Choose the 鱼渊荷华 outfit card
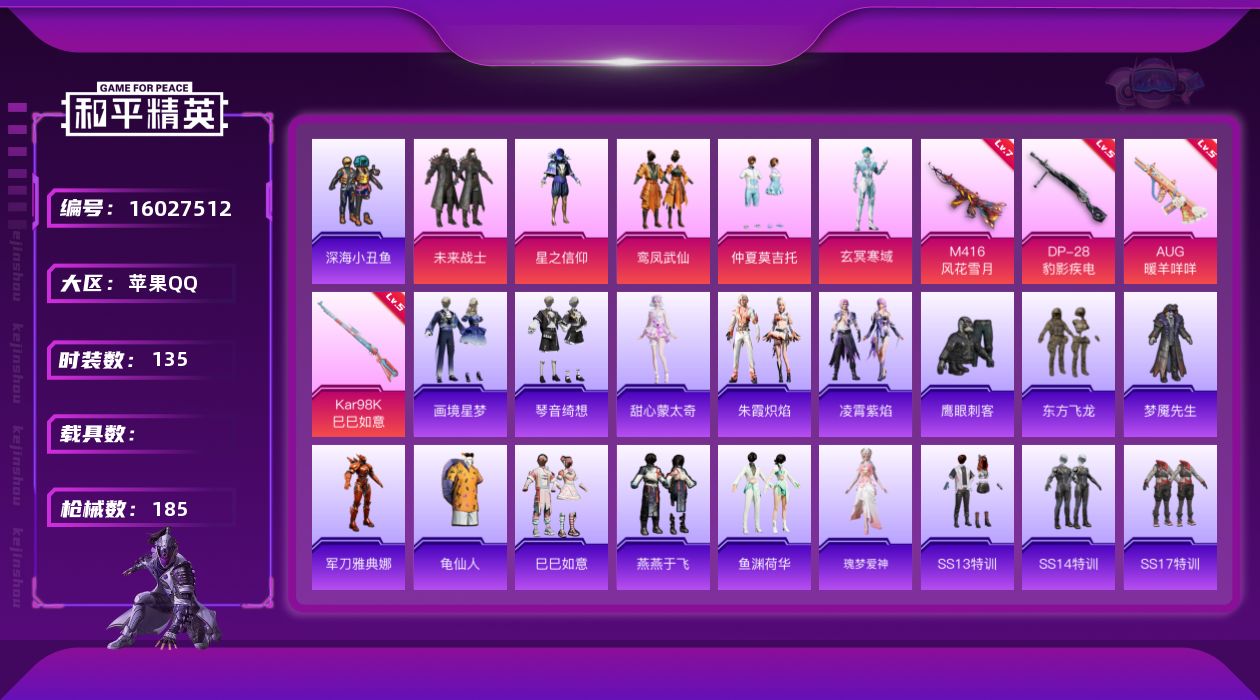This screenshot has width=1260, height=700. (x=764, y=517)
